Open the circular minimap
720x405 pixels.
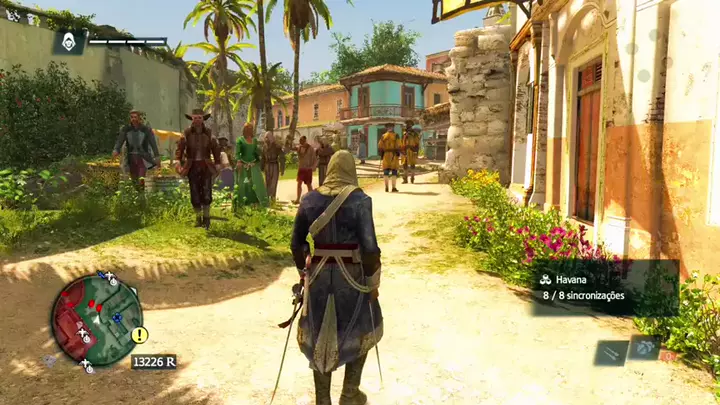[x=96, y=319]
